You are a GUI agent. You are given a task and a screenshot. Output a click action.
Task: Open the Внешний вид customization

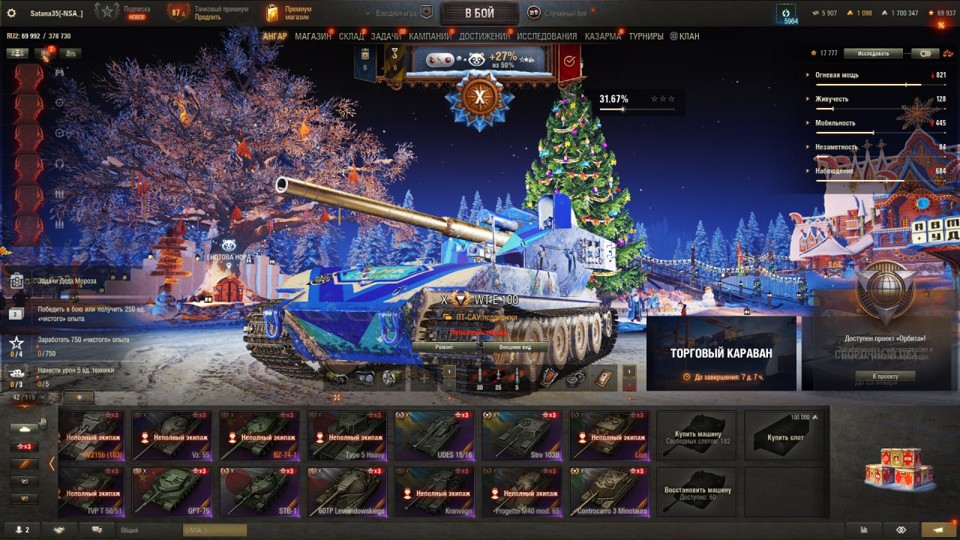(514, 346)
